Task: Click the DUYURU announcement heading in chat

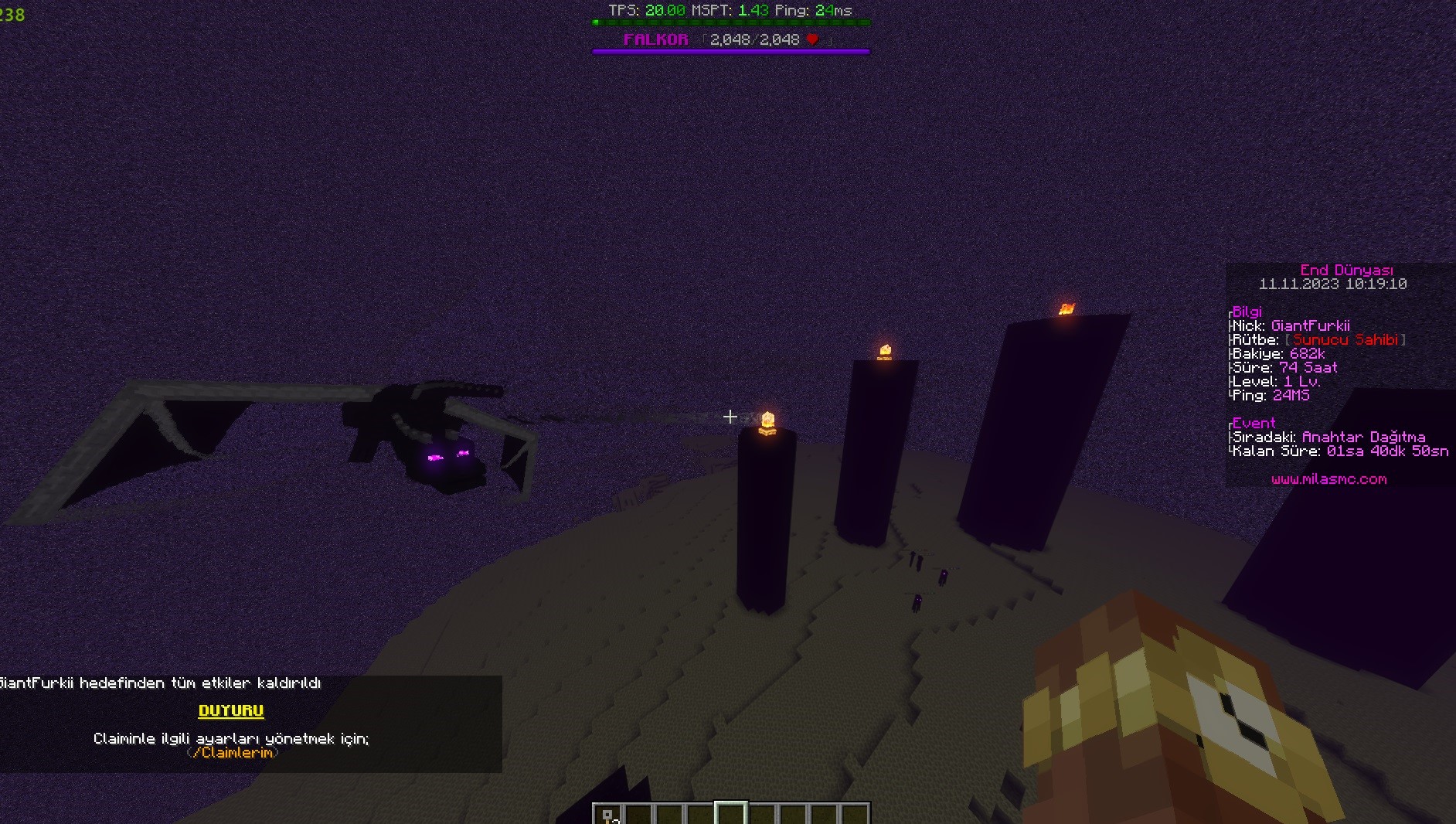Action: 231,711
